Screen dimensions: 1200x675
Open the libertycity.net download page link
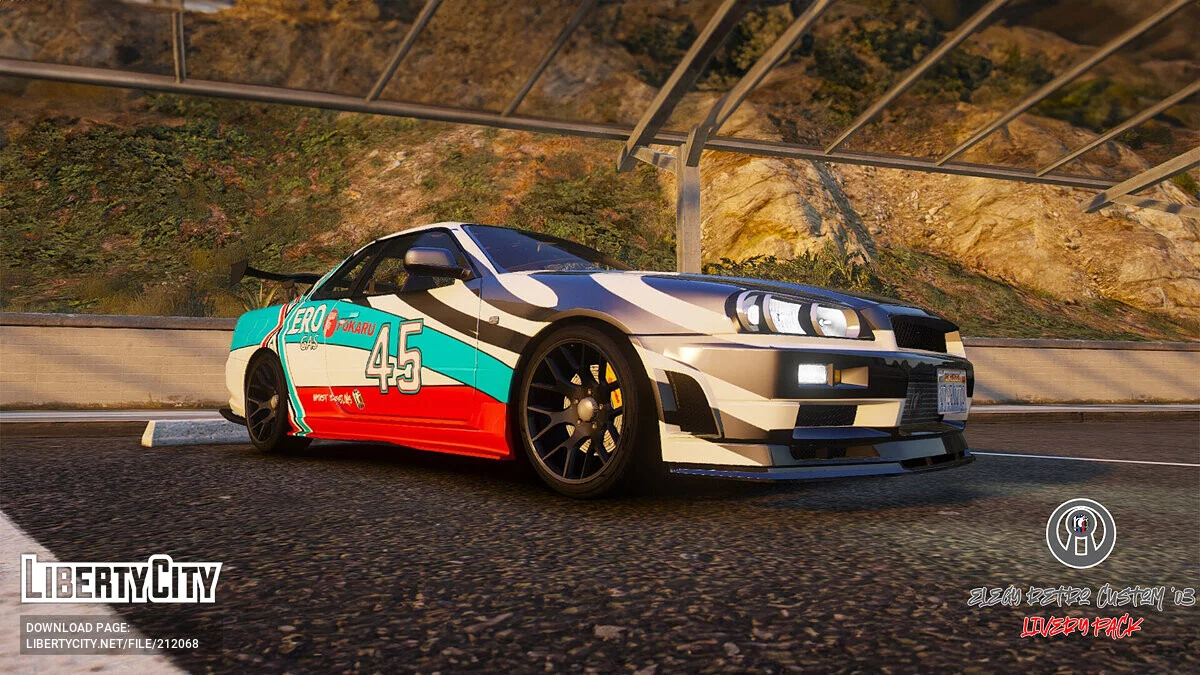pyautogui.click(x=112, y=643)
